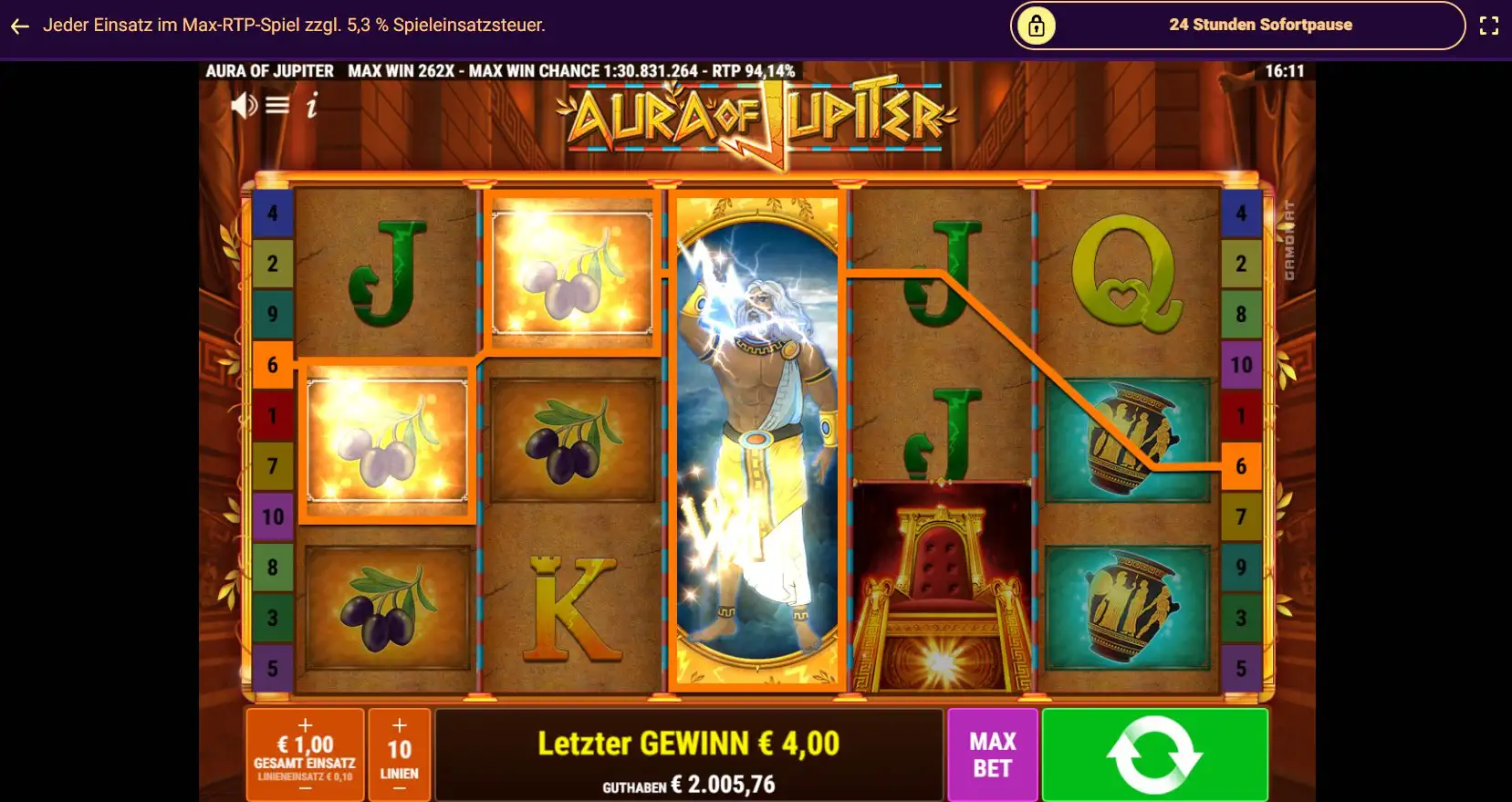Increase Gesamt Einsatz with the plus control

point(304,727)
